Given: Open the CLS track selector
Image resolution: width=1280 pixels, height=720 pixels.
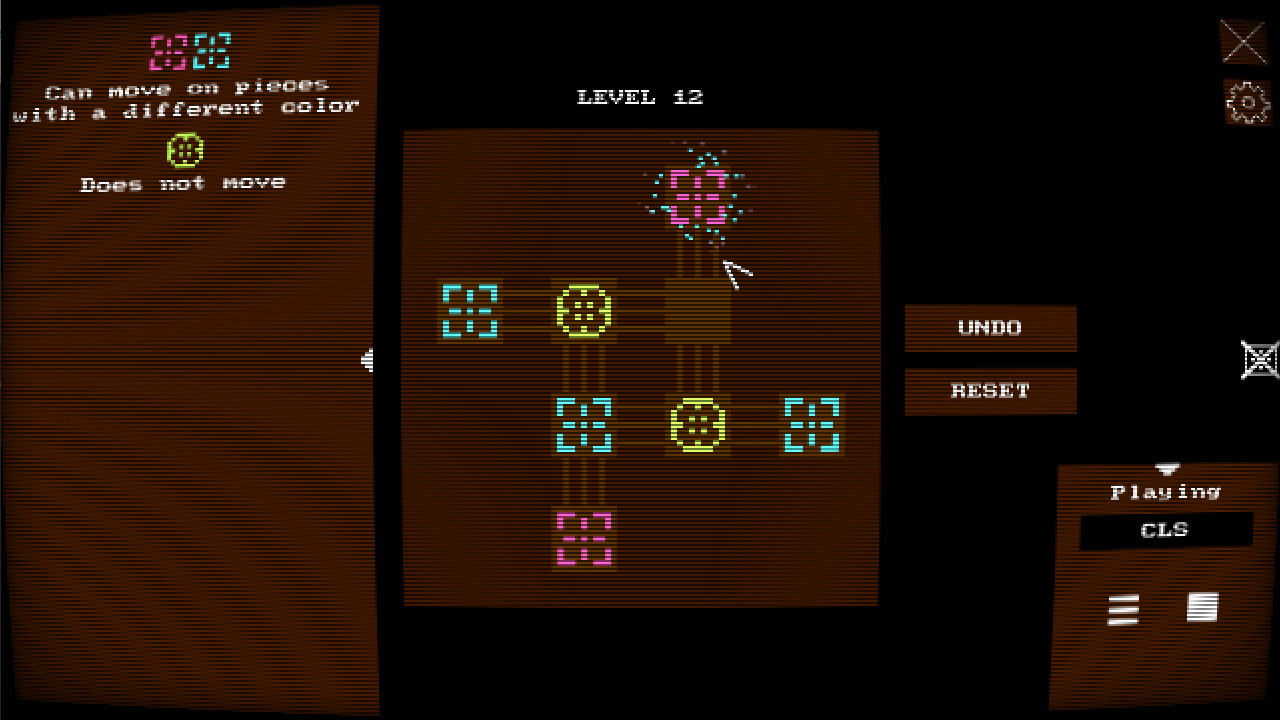Looking at the screenshot, I should click(x=1164, y=531).
